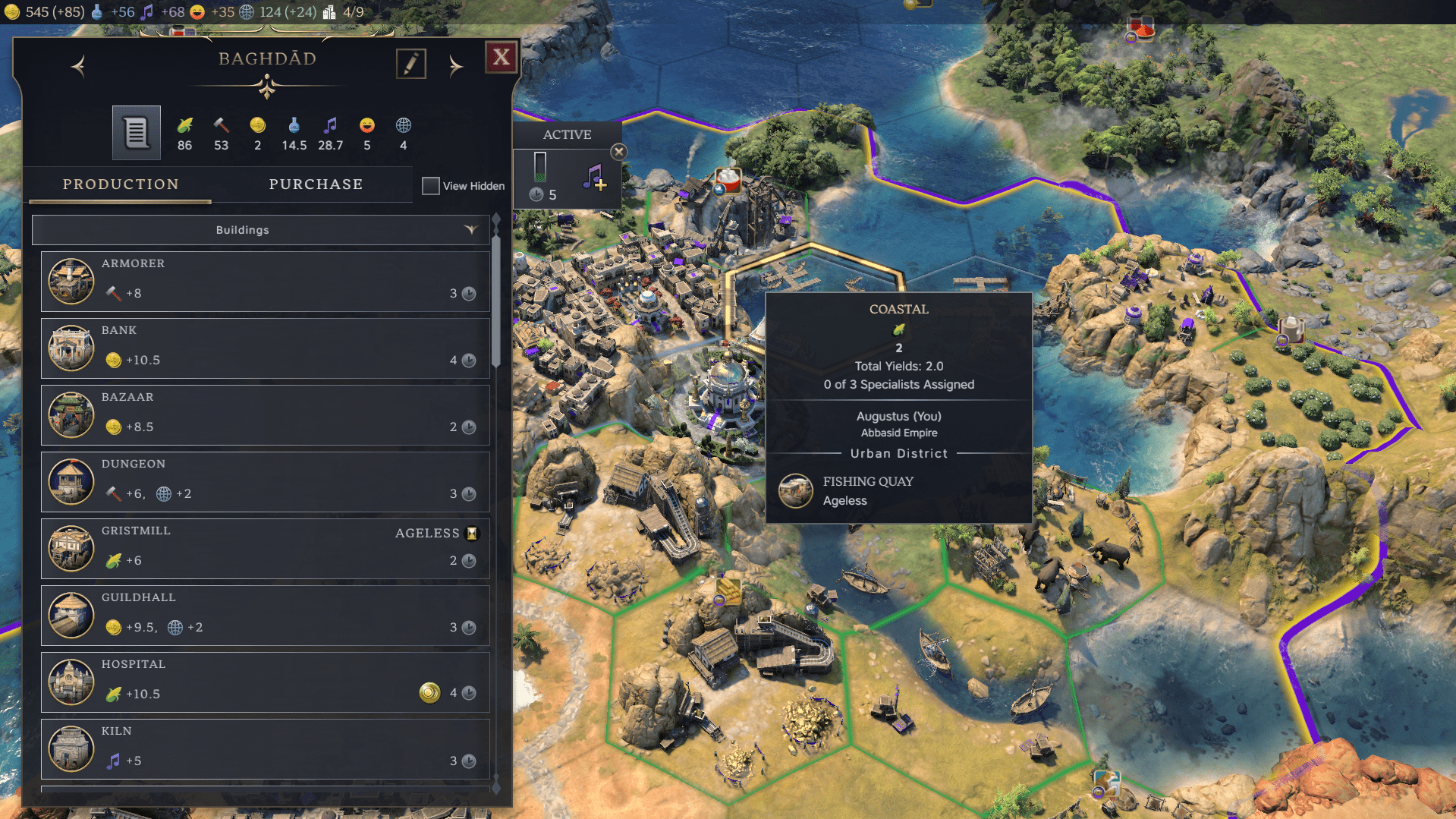Screen dimensions: 1456x819
Task: Enable the View Hidden checkbox
Action: point(430,185)
